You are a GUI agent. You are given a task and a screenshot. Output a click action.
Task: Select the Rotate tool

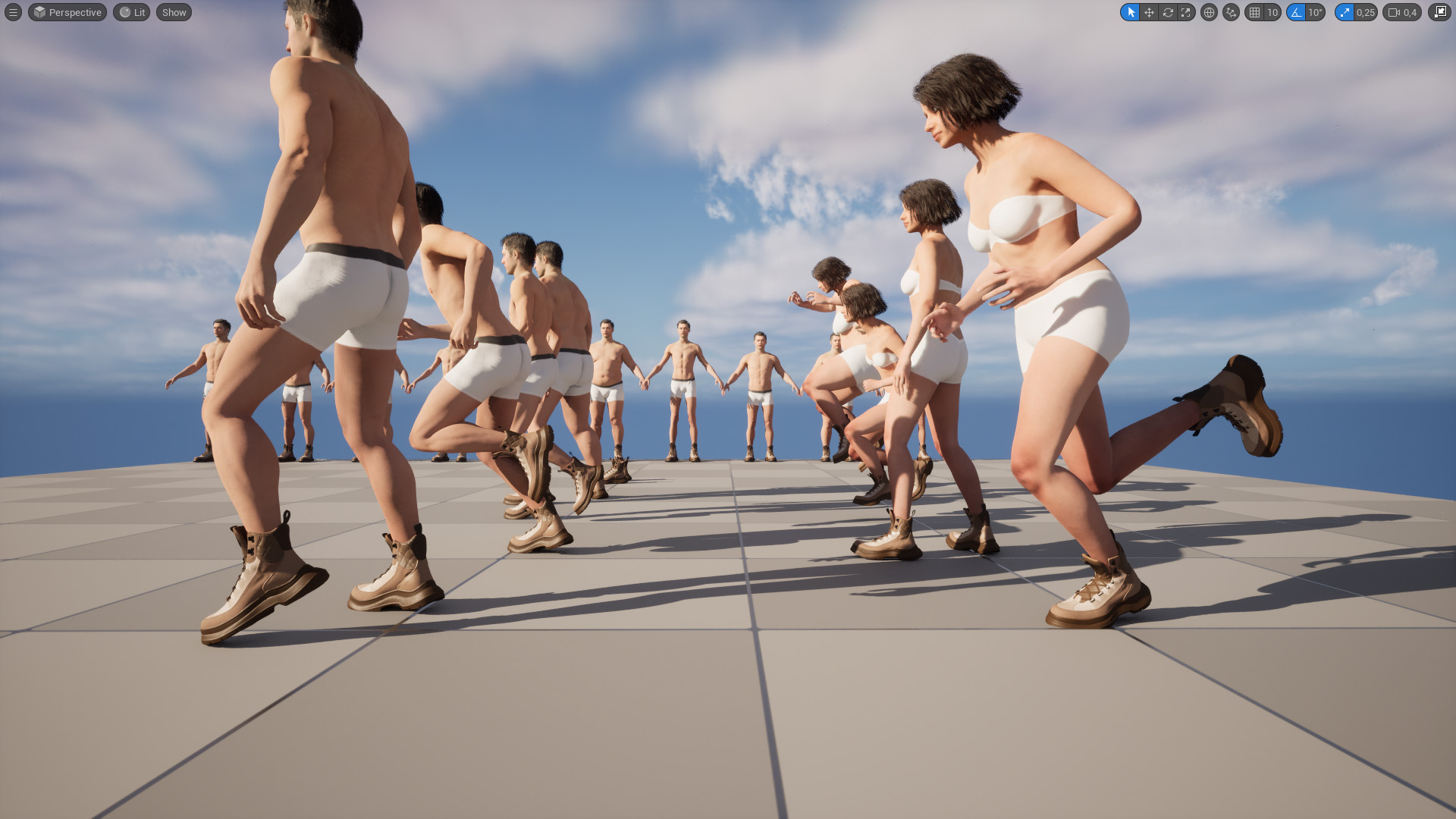point(1168,12)
